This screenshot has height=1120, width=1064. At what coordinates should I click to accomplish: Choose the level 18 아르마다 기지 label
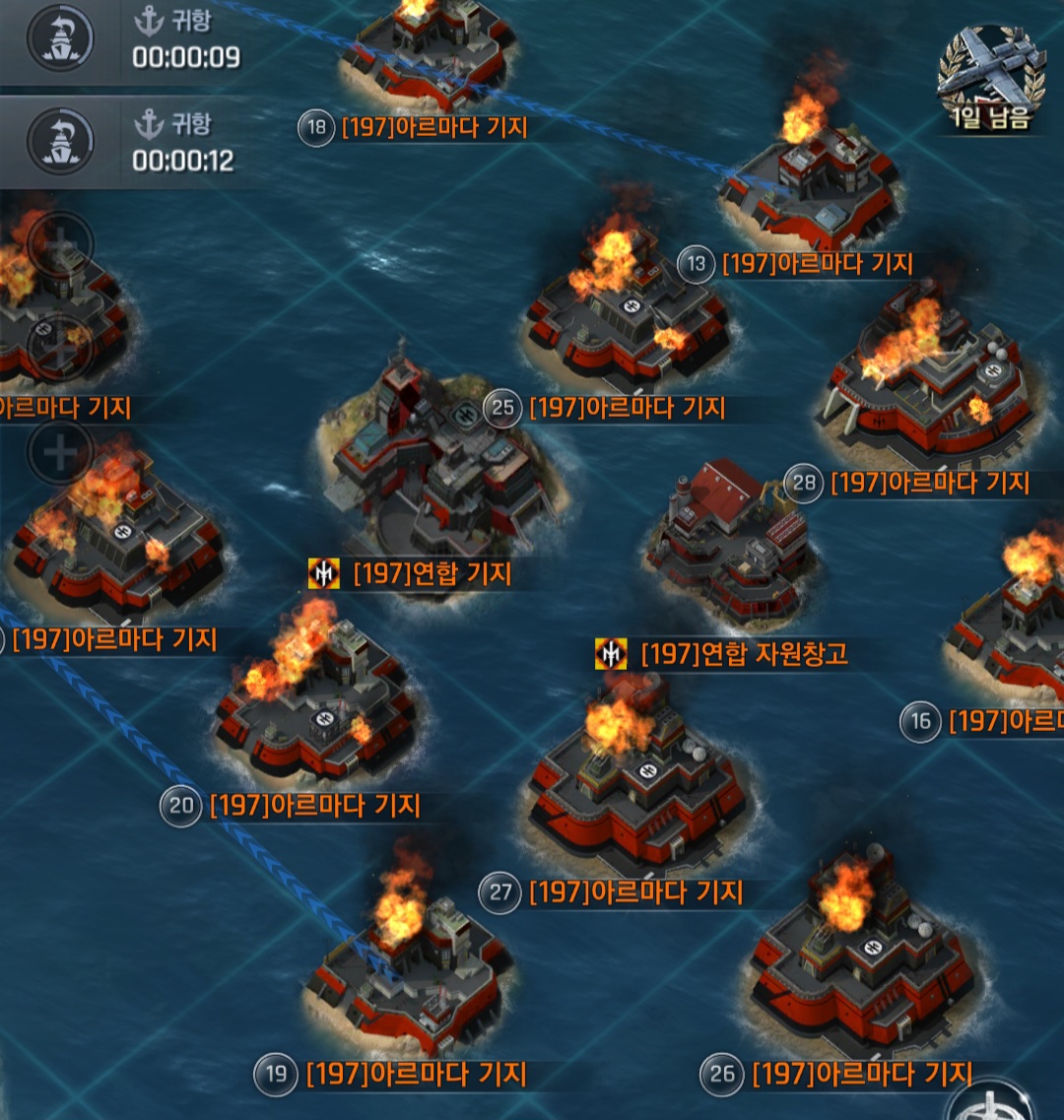click(433, 128)
